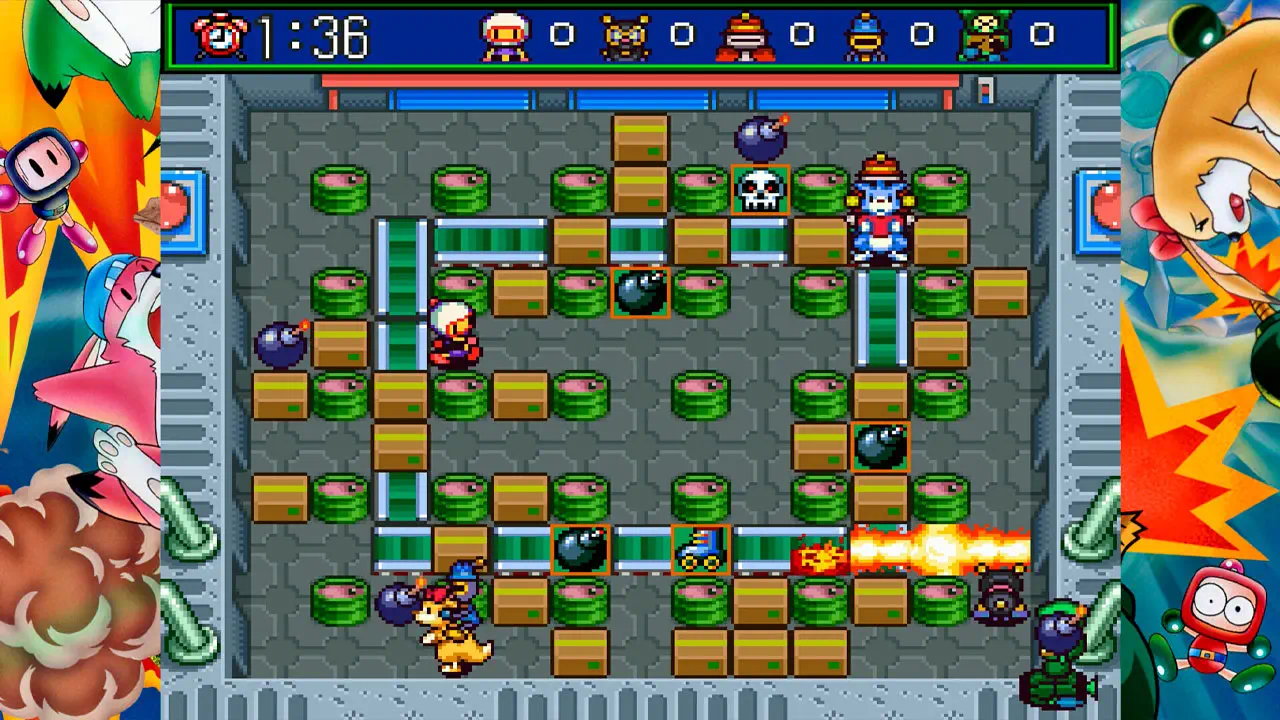Click the black and yellow bomber portrait
Image resolution: width=1280 pixels, height=720 pixels.
pyautogui.click(x=625, y=37)
